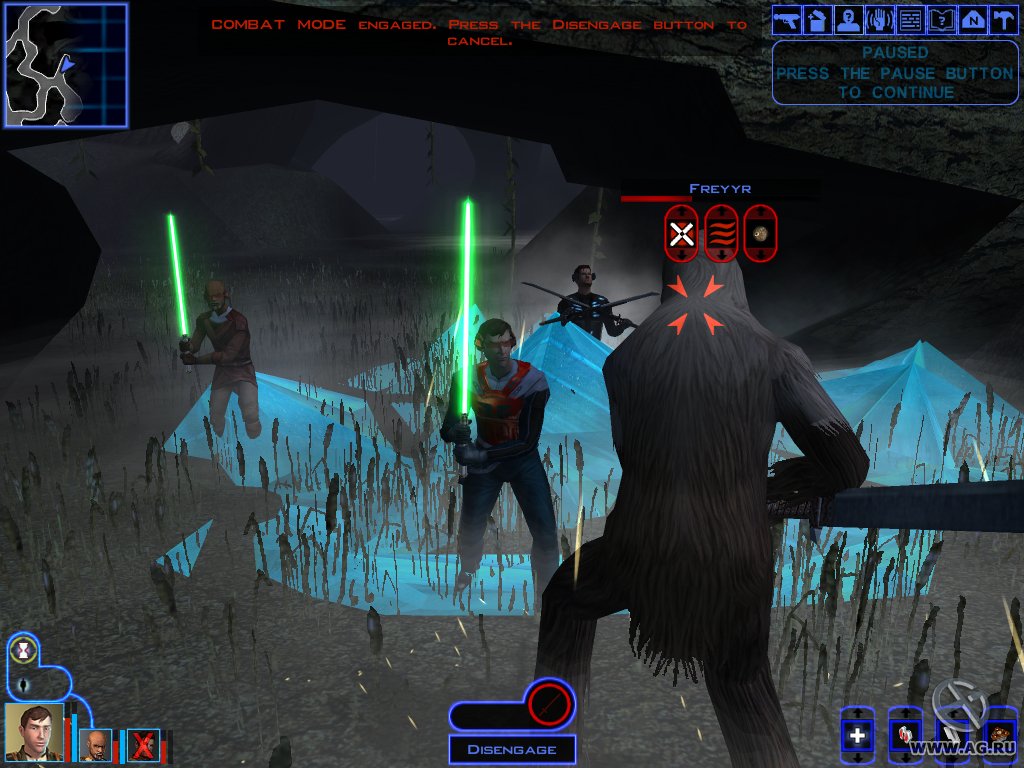Open the quest journal book icon
This screenshot has width=1024, height=768.
tap(941, 20)
